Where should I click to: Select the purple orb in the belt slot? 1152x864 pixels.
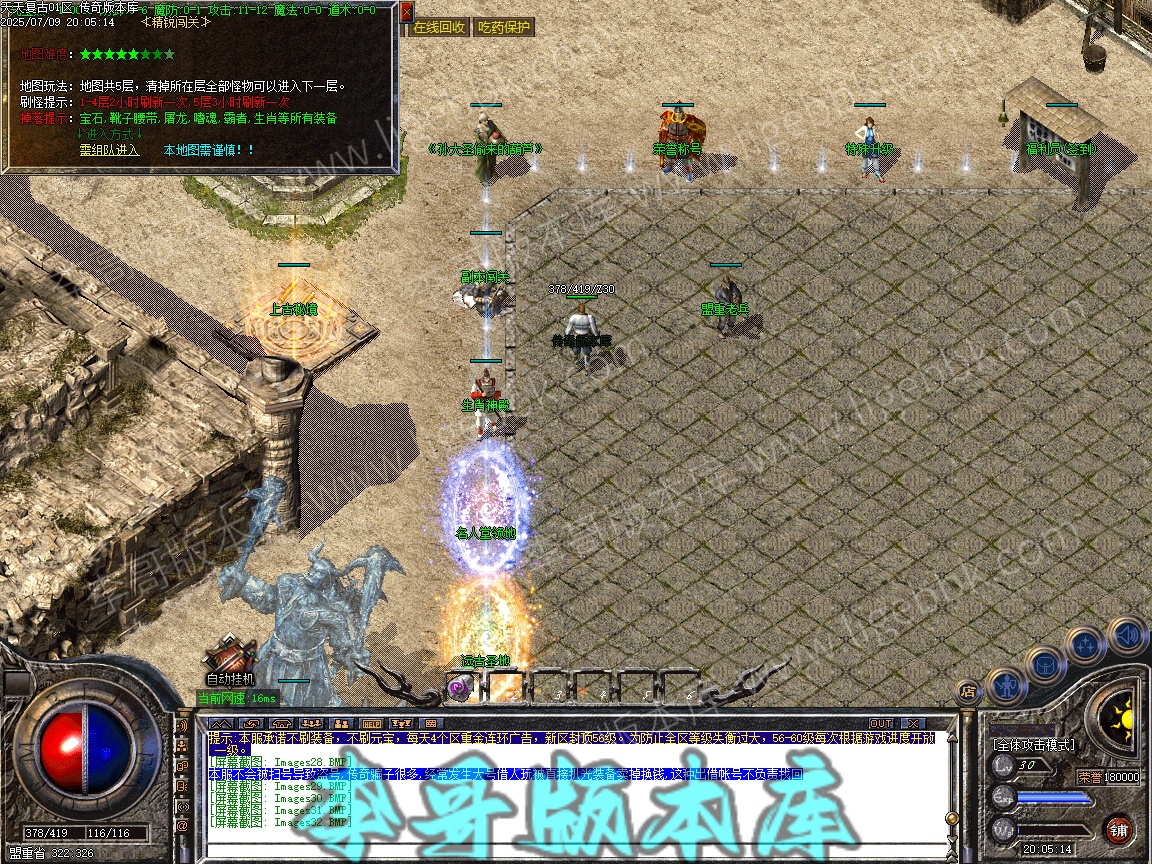click(459, 687)
